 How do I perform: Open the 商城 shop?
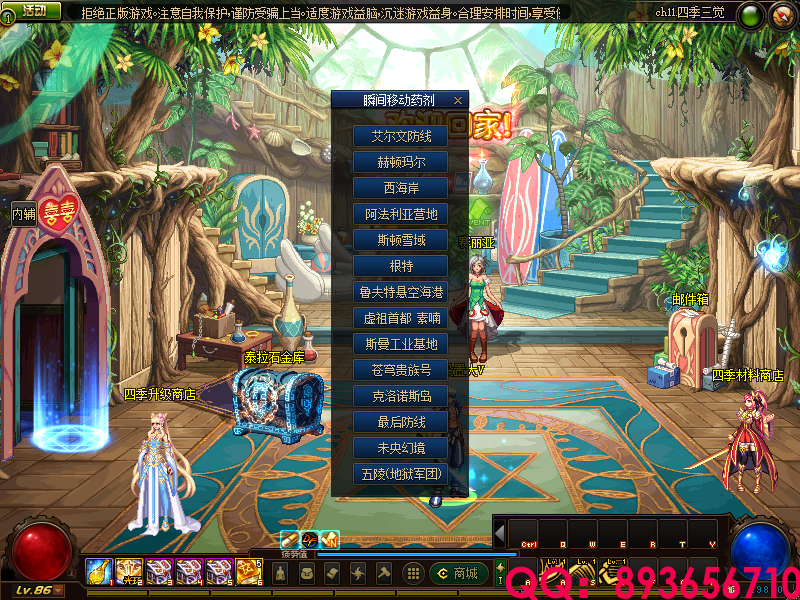pyautogui.click(x=459, y=573)
